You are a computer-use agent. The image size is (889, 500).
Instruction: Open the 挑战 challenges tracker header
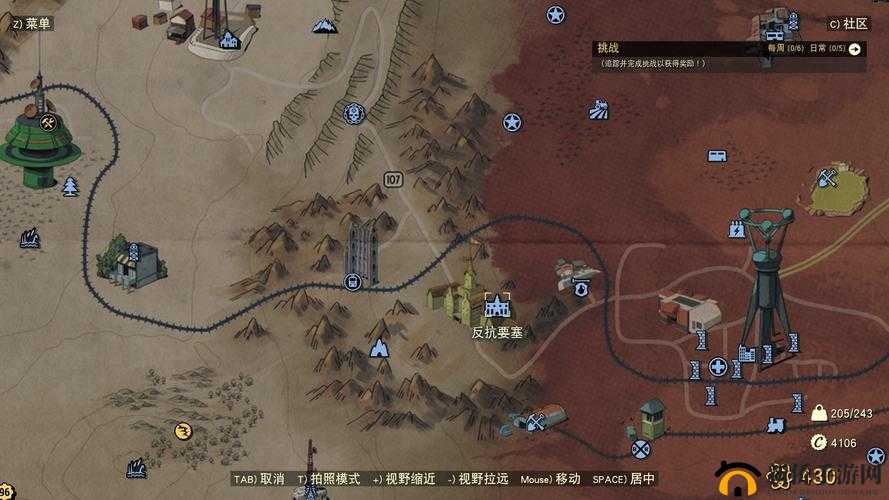609,48
